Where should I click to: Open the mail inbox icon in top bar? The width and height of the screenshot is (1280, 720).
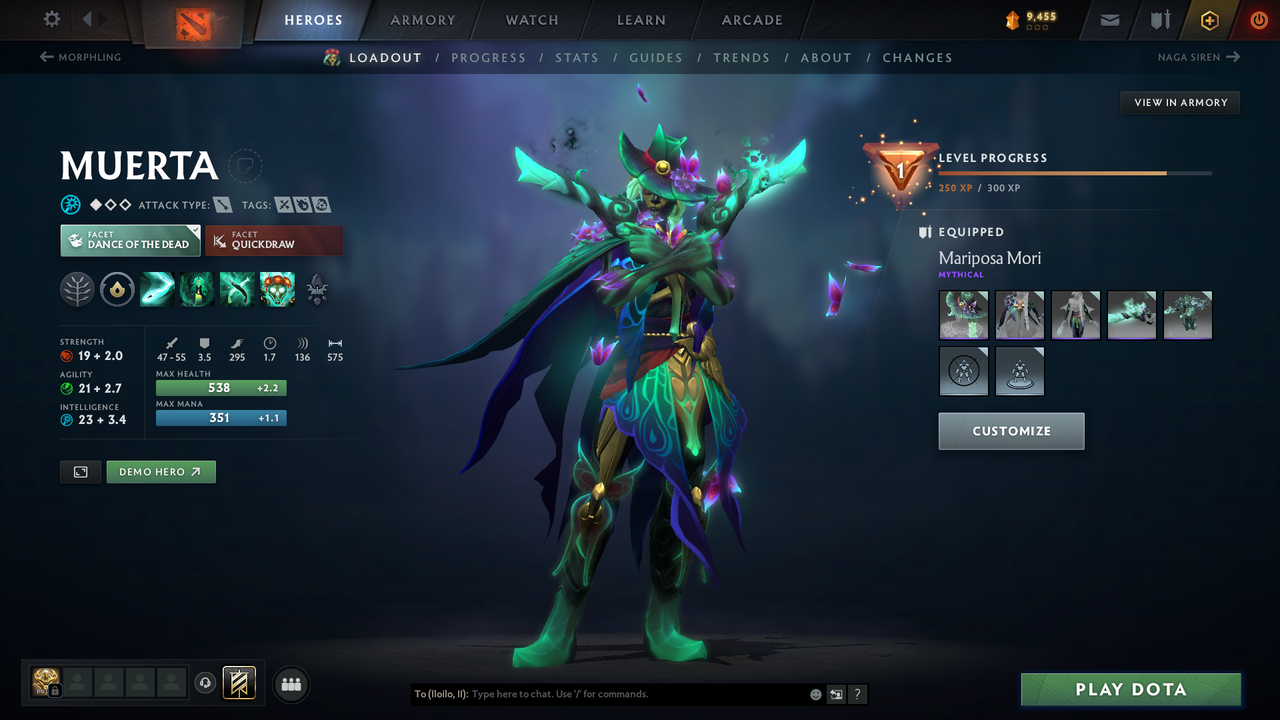(x=1108, y=20)
